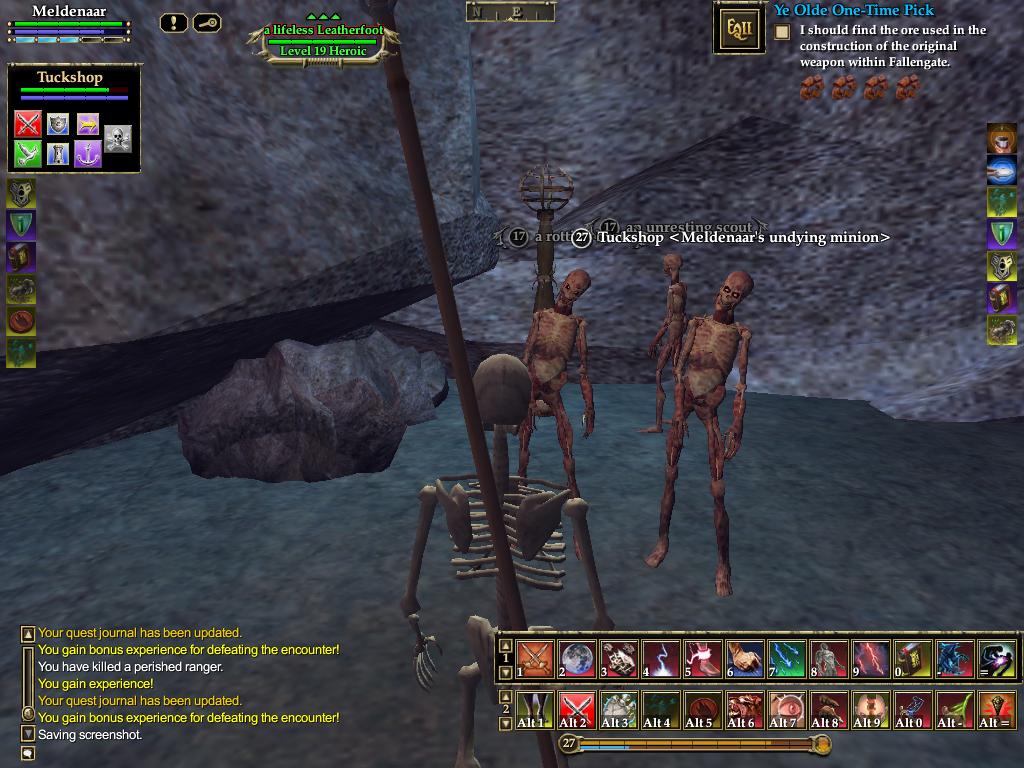Cast the lightning spell in slot 4
The width and height of the screenshot is (1024, 768).
(661, 660)
